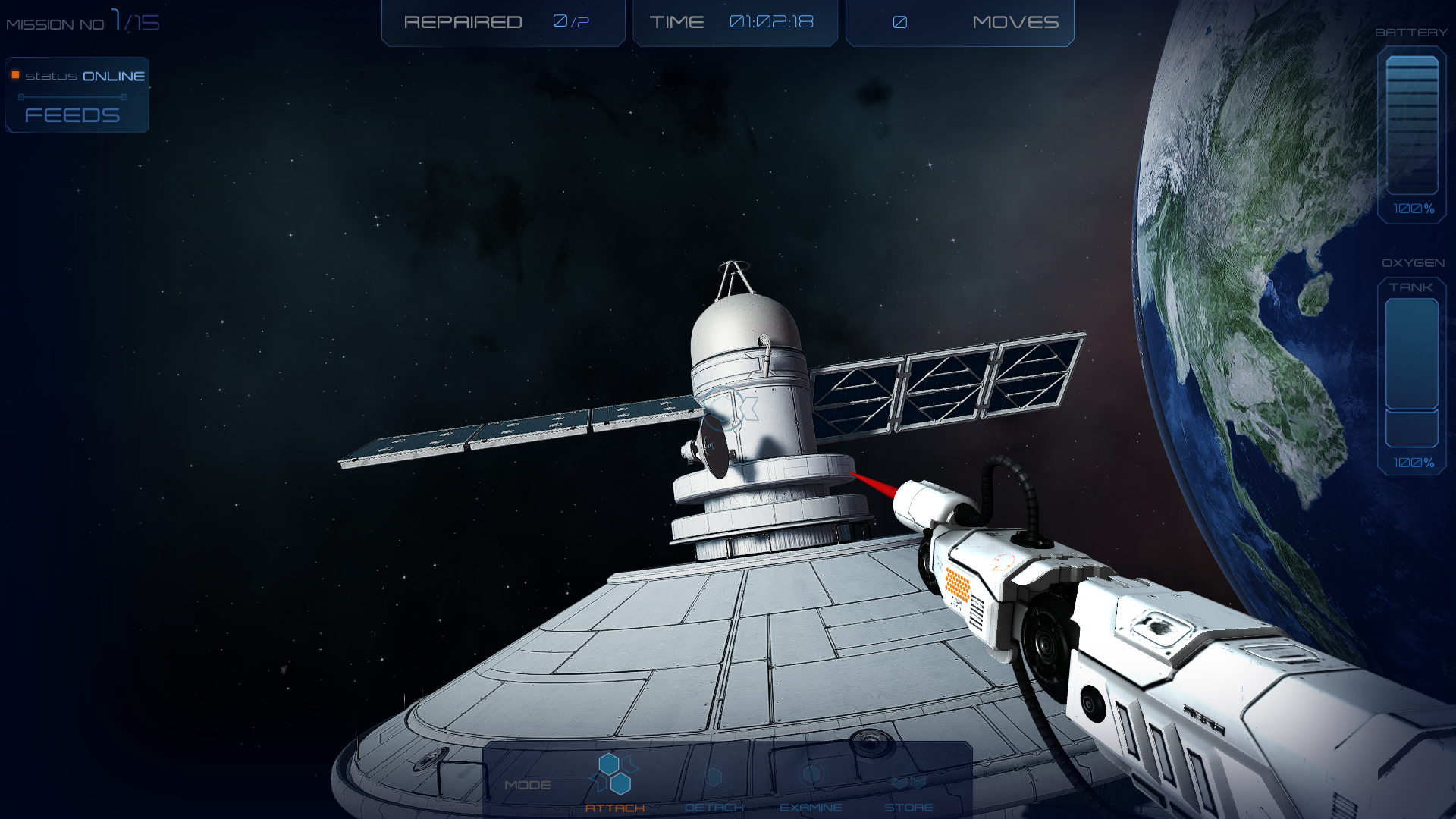Viewport: 1456px width, 819px height.
Task: Select the ATTACH mode
Action: pyautogui.click(x=615, y=783)
